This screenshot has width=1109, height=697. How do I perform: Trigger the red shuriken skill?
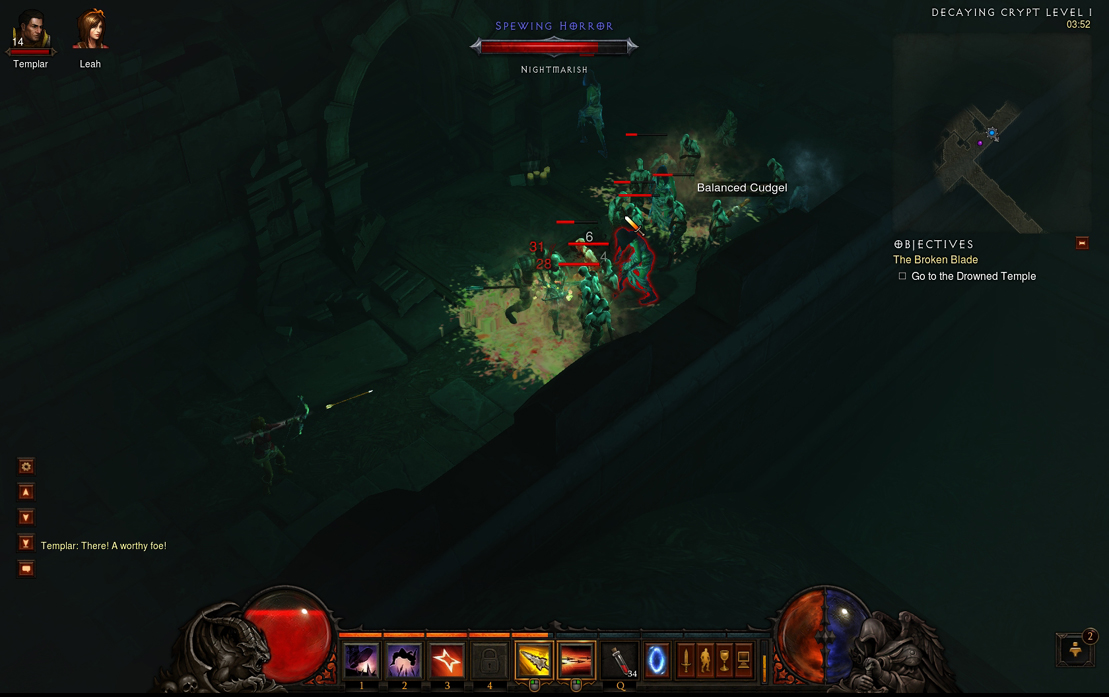(447, 661)
